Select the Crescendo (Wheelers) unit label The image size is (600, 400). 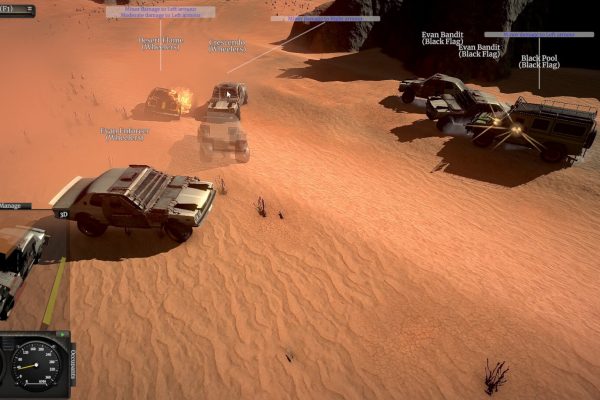[228, 45]
